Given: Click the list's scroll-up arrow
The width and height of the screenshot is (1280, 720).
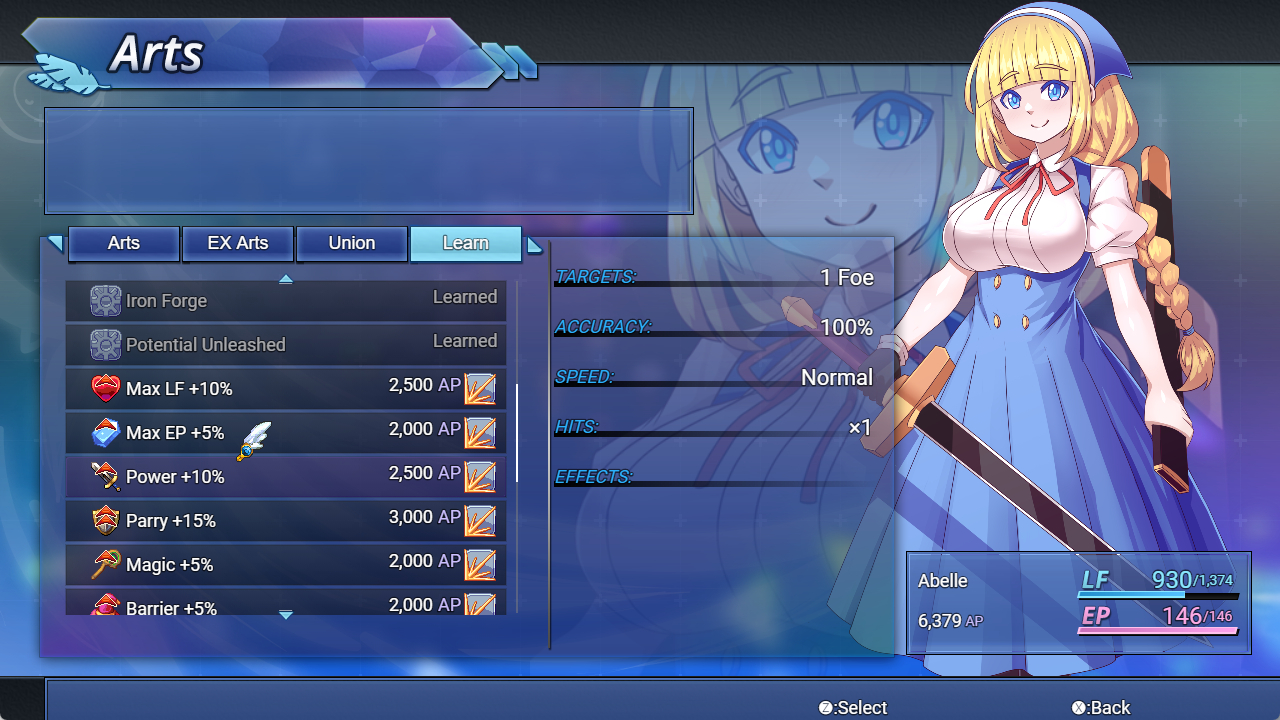Looking at the screenshot, I should click(286, 279).
